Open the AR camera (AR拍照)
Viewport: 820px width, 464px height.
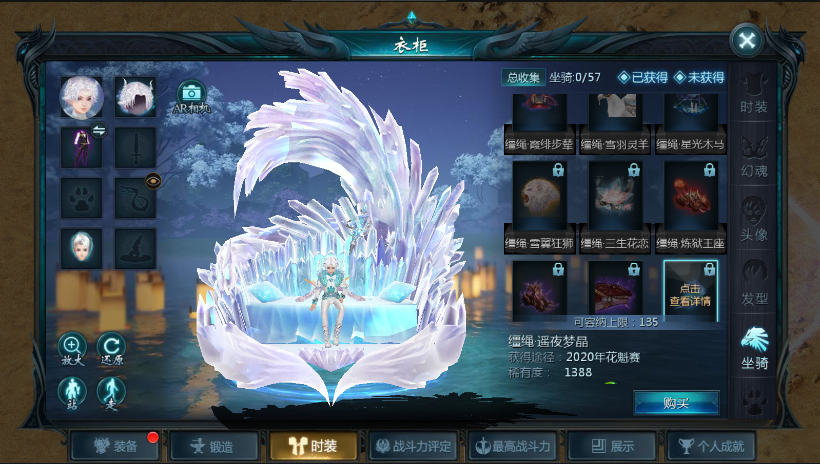coord(191,98)
